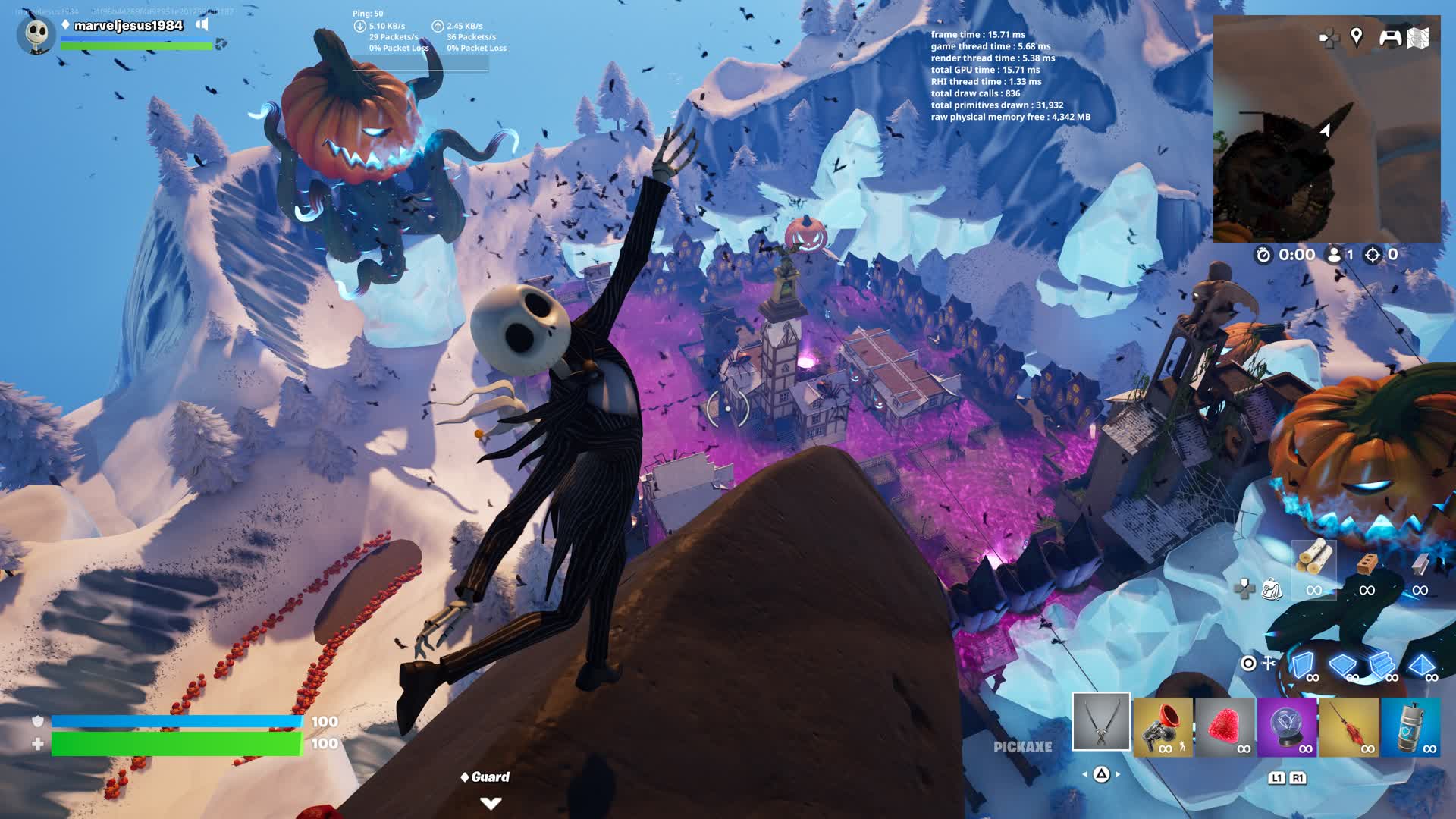Click the marveljesus1984 player avatar
This screenshot has height=819, width=1456.
point(36,34)
